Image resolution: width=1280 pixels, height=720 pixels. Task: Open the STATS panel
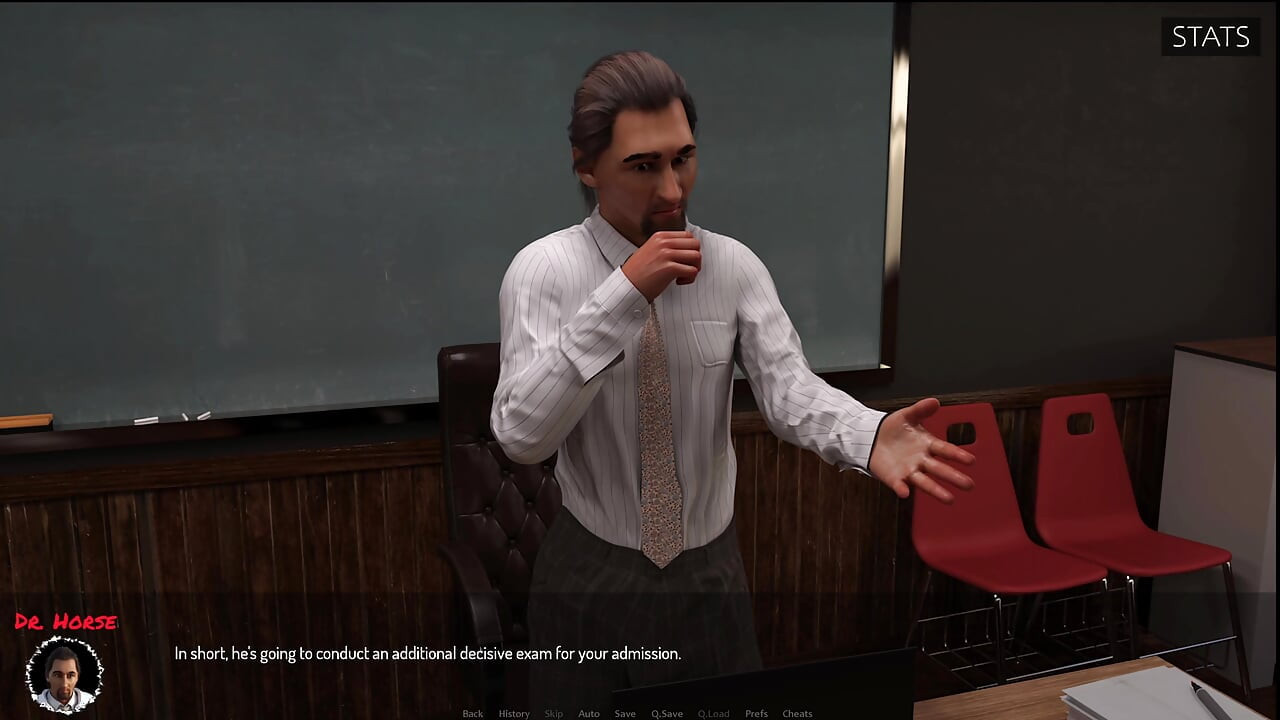[1210, 38]
